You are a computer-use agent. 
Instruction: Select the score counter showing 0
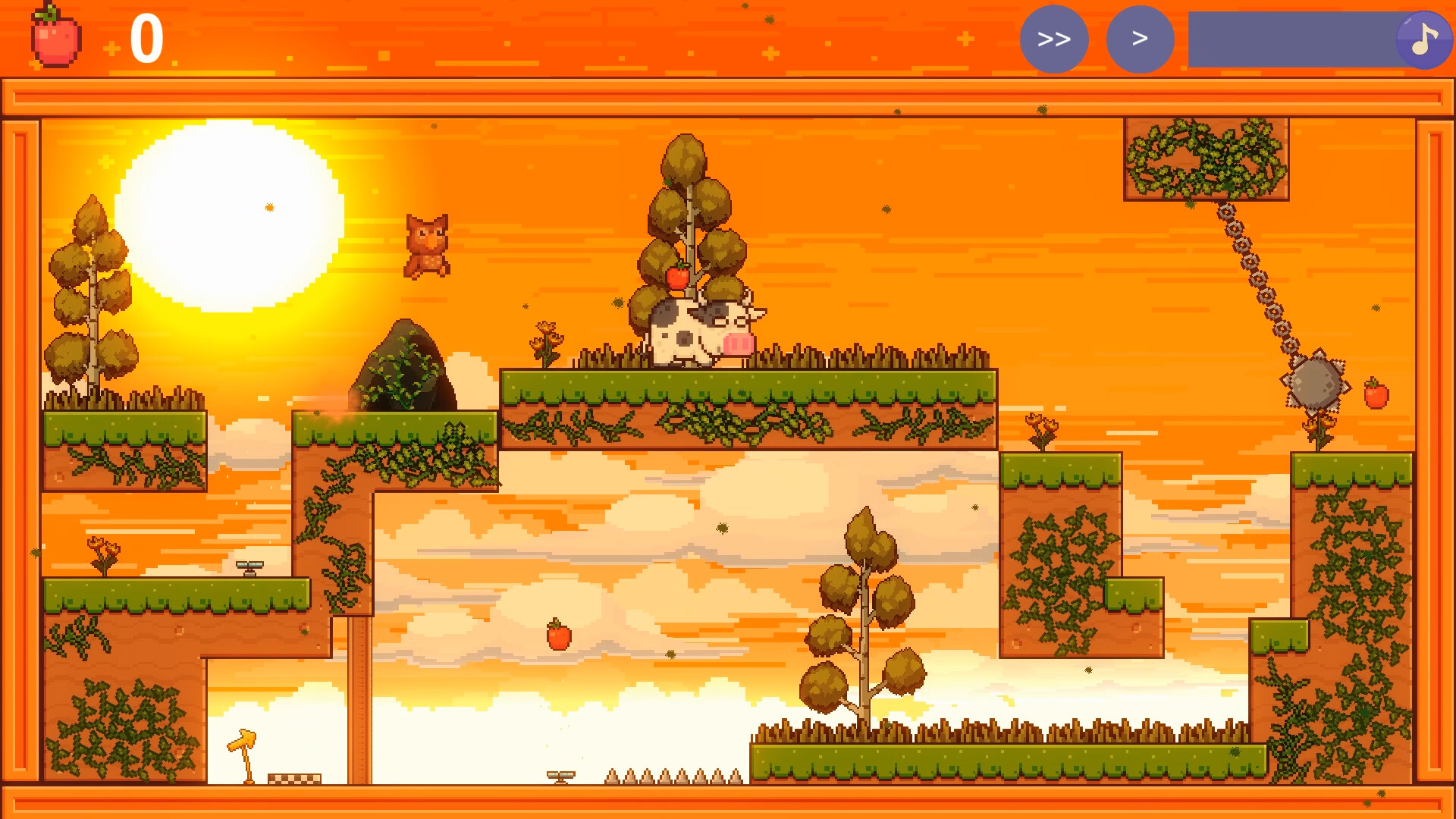coord(149,36)
